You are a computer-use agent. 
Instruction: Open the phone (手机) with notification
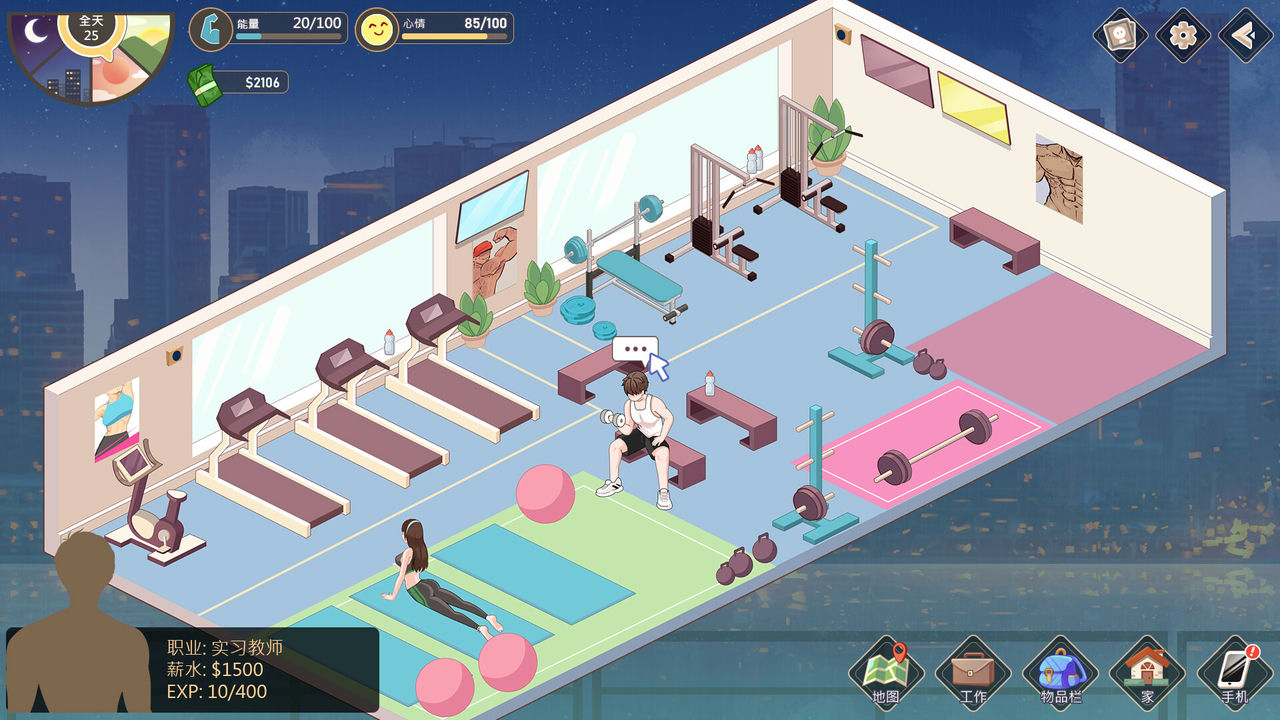(x=1234, y=672)
